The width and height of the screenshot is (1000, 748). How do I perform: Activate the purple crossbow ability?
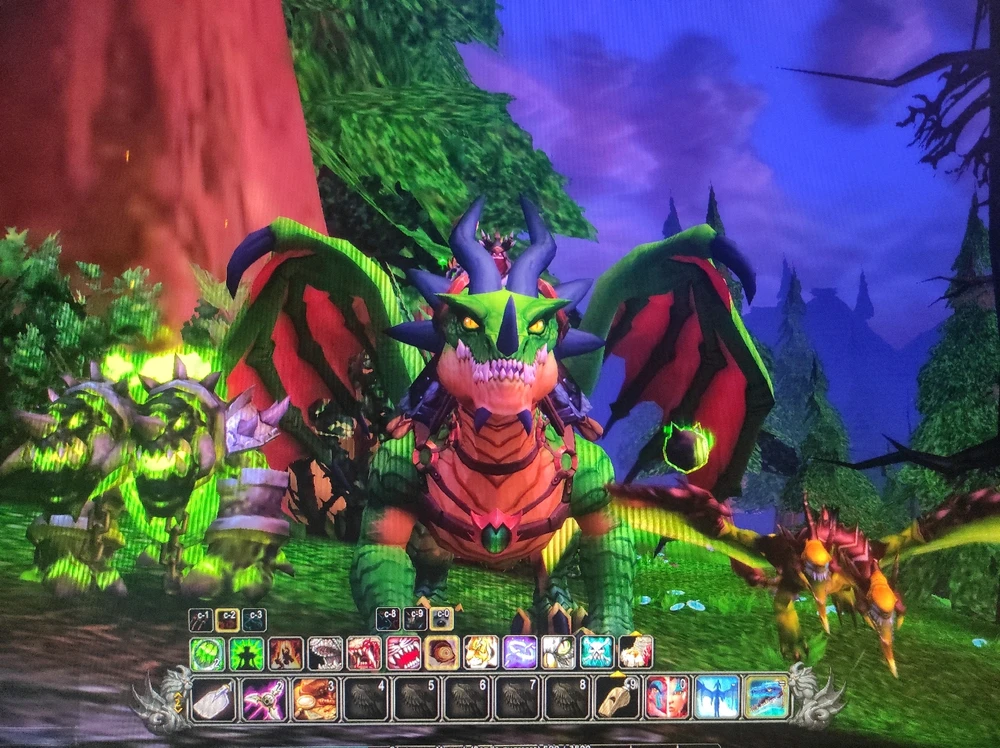pos(264,698)
